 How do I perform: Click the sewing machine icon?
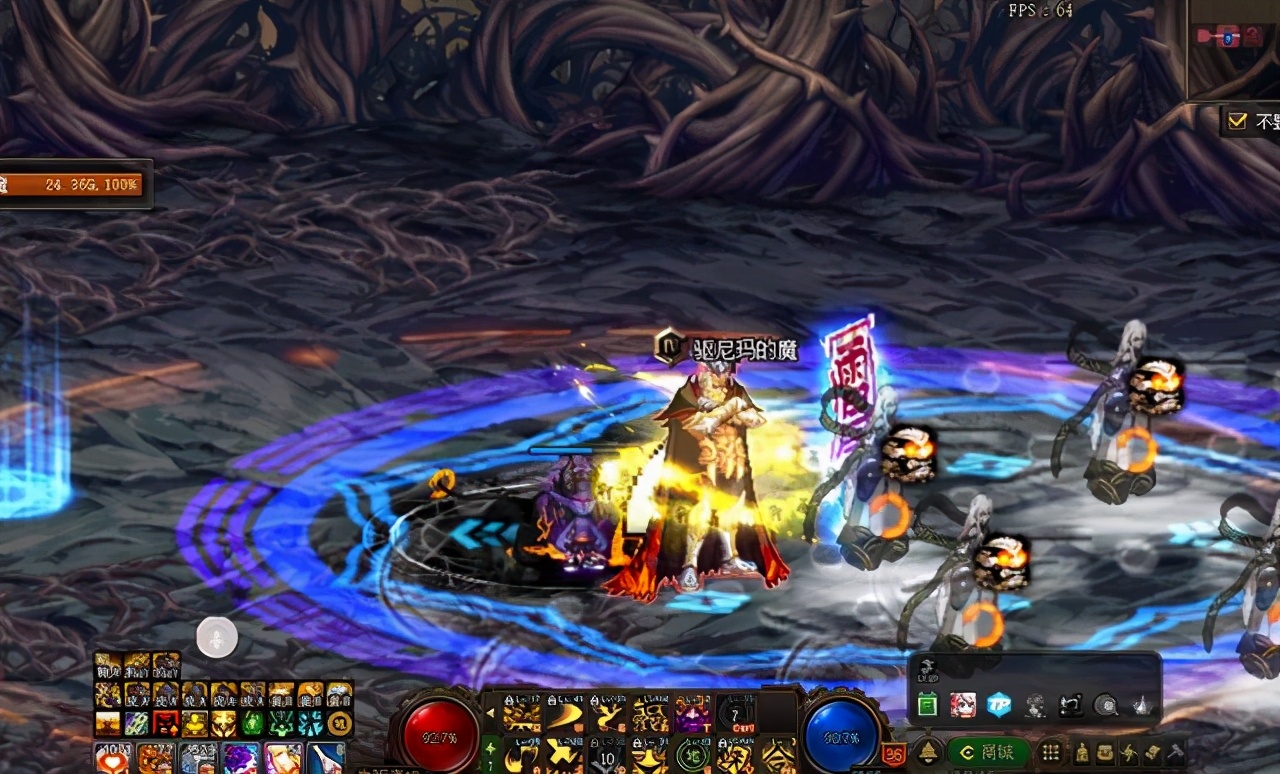tap(1070, 705)
